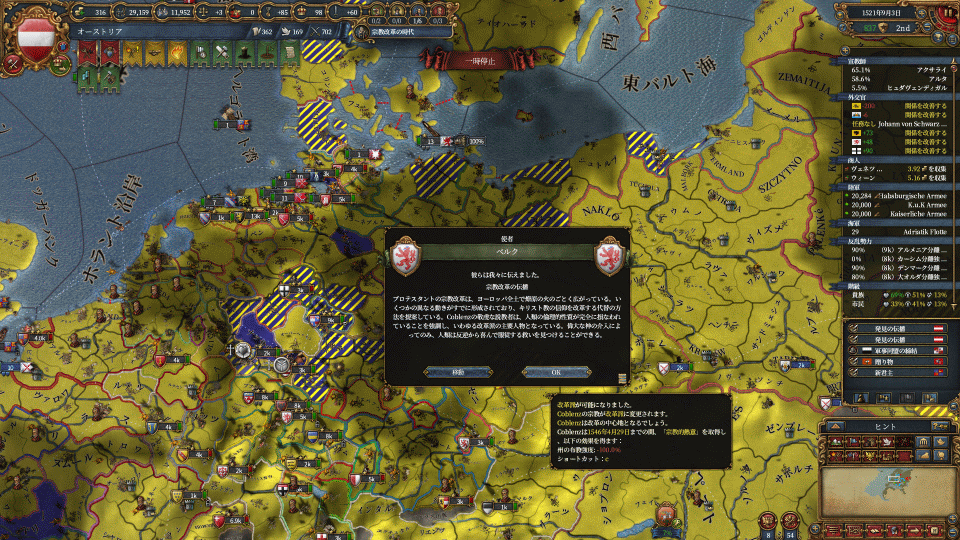The width and height of the screenshot is (960, 540).
Task: Select the Kaiserliche Armee entry
Action: (x=896, y=214)
